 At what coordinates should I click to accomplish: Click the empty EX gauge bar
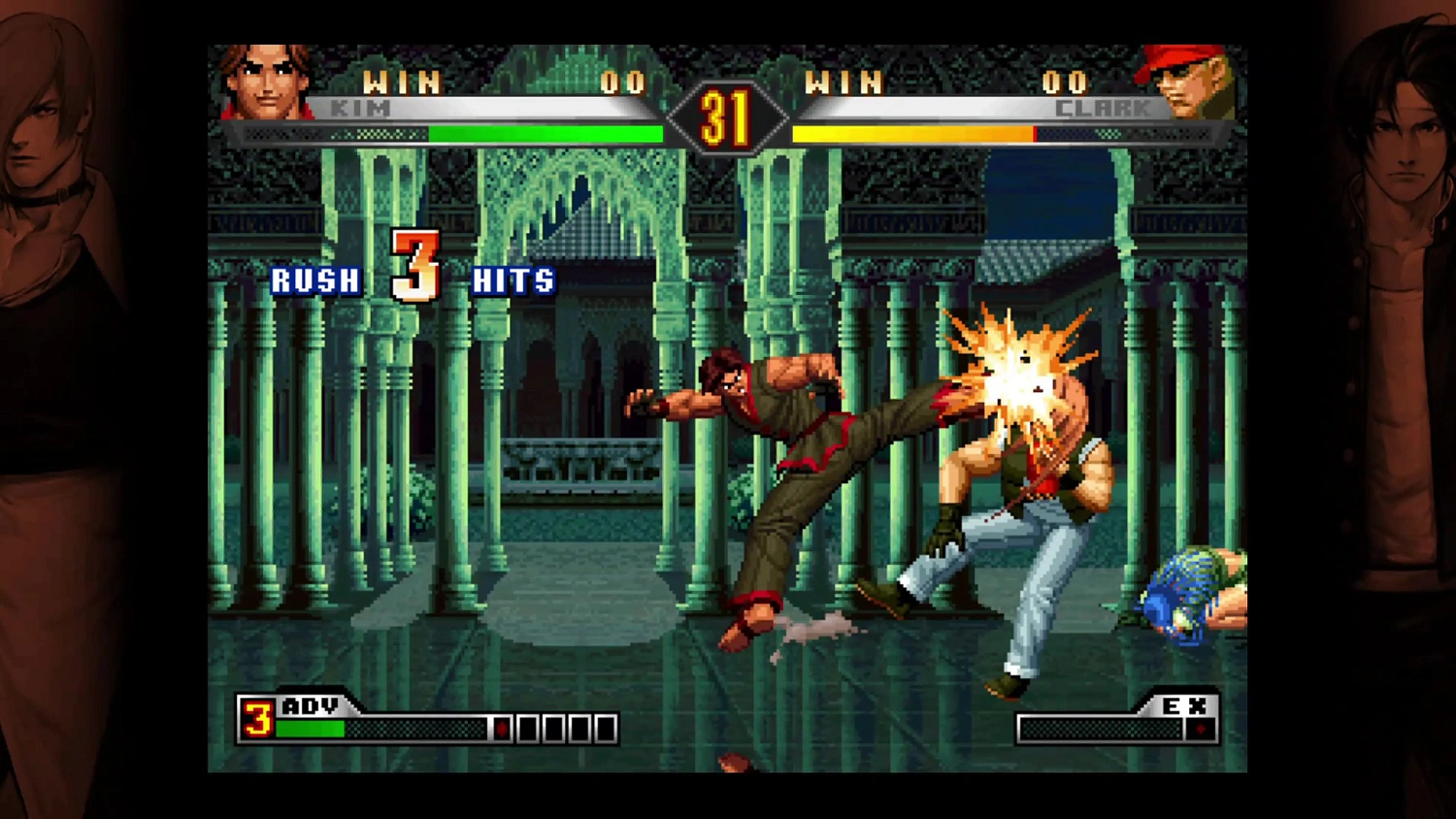1102,729
